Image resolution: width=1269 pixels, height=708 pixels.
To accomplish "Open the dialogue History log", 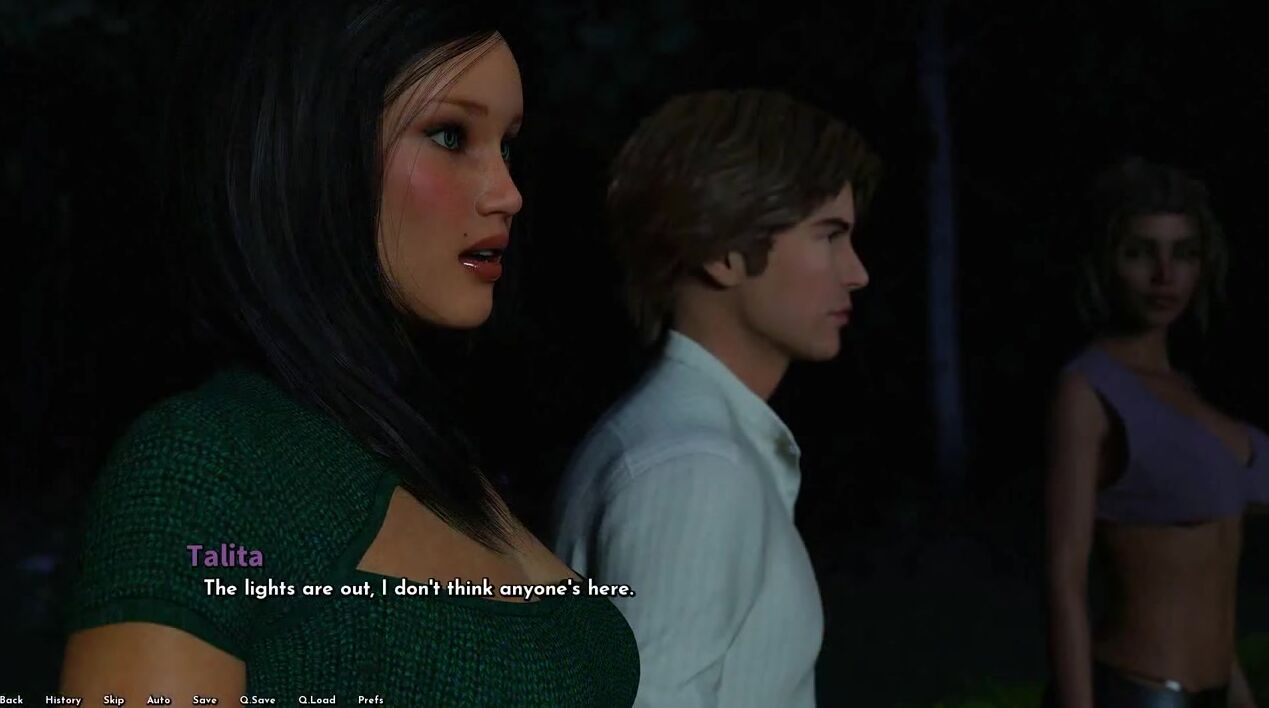I will [x=63, y=700].
